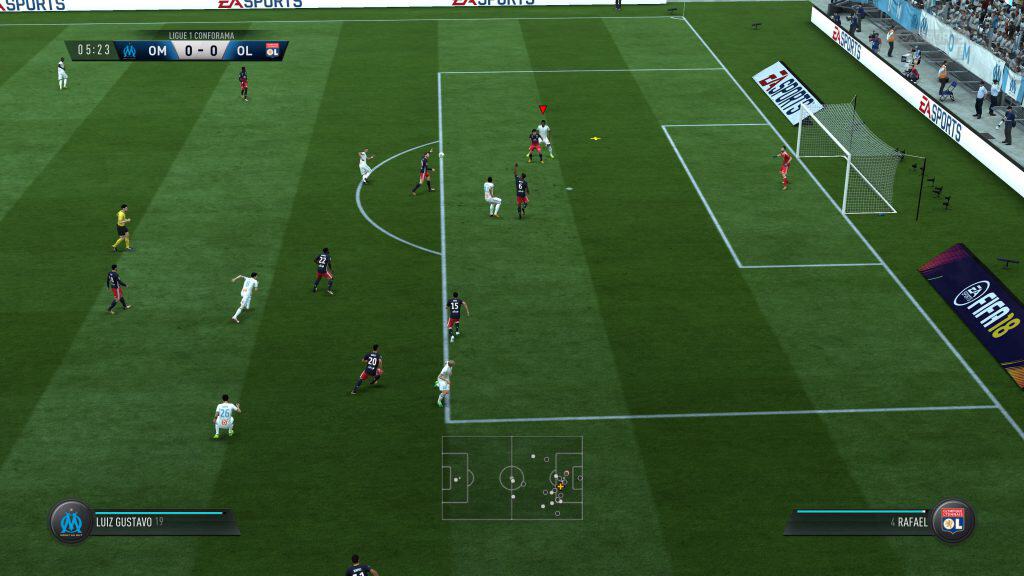The height and width of the screenshot is (576, 1024).
Task: Click the Luiz Gustavo player name panel
Action: (x=160, y=521)
